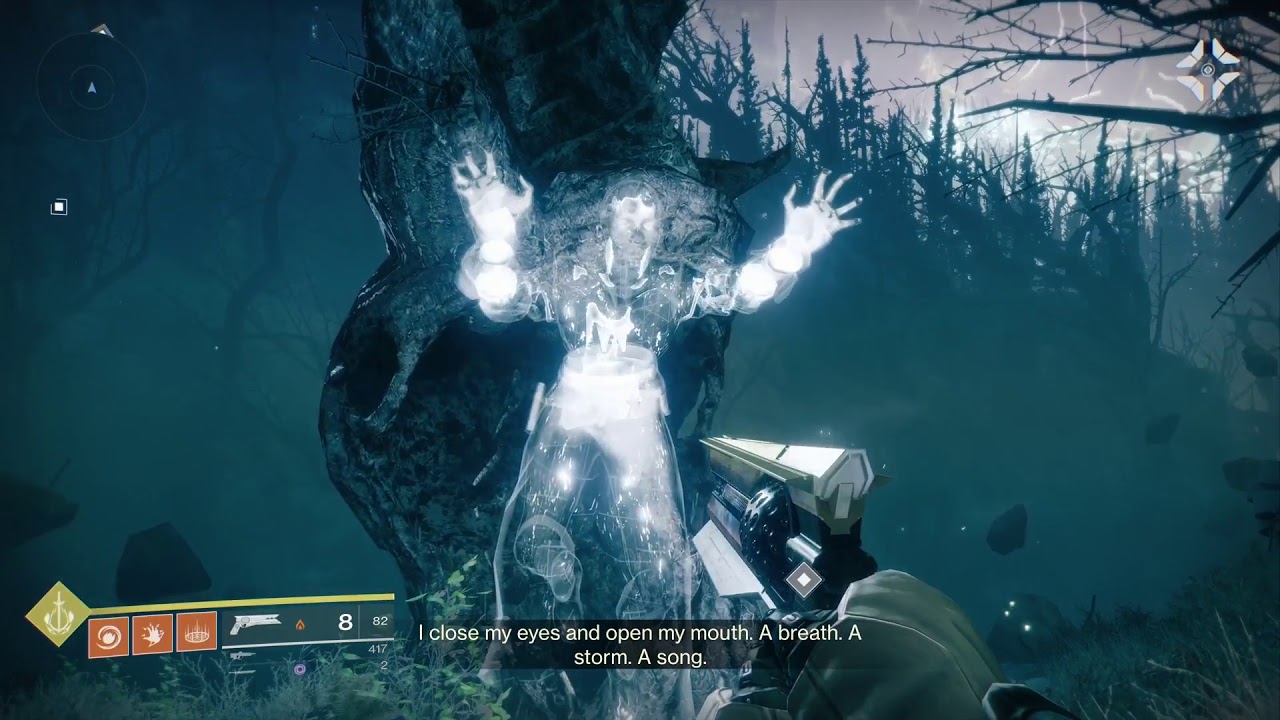The width and height of the screenshot is (1280, 720).
Task: Select the swirl grenade ability icon
Action: point(108,635)
